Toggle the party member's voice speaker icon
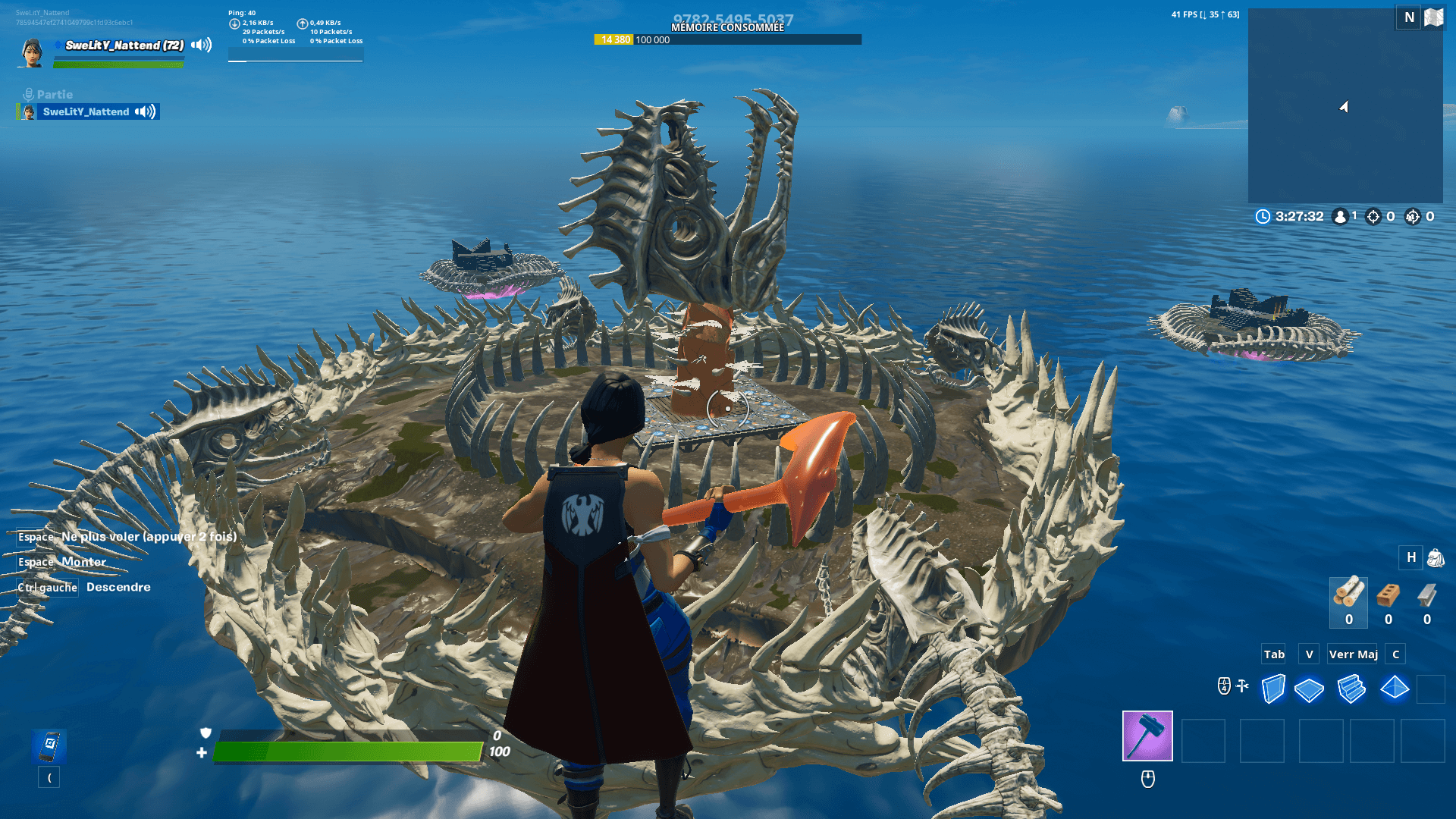 (143, 111)
